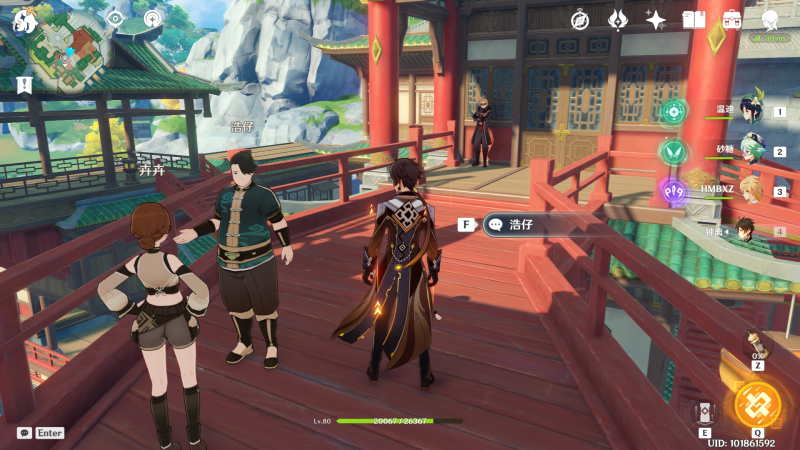Open the Paimon menu
The width and height of the screenshot is (800, 450).
(24, 19)
